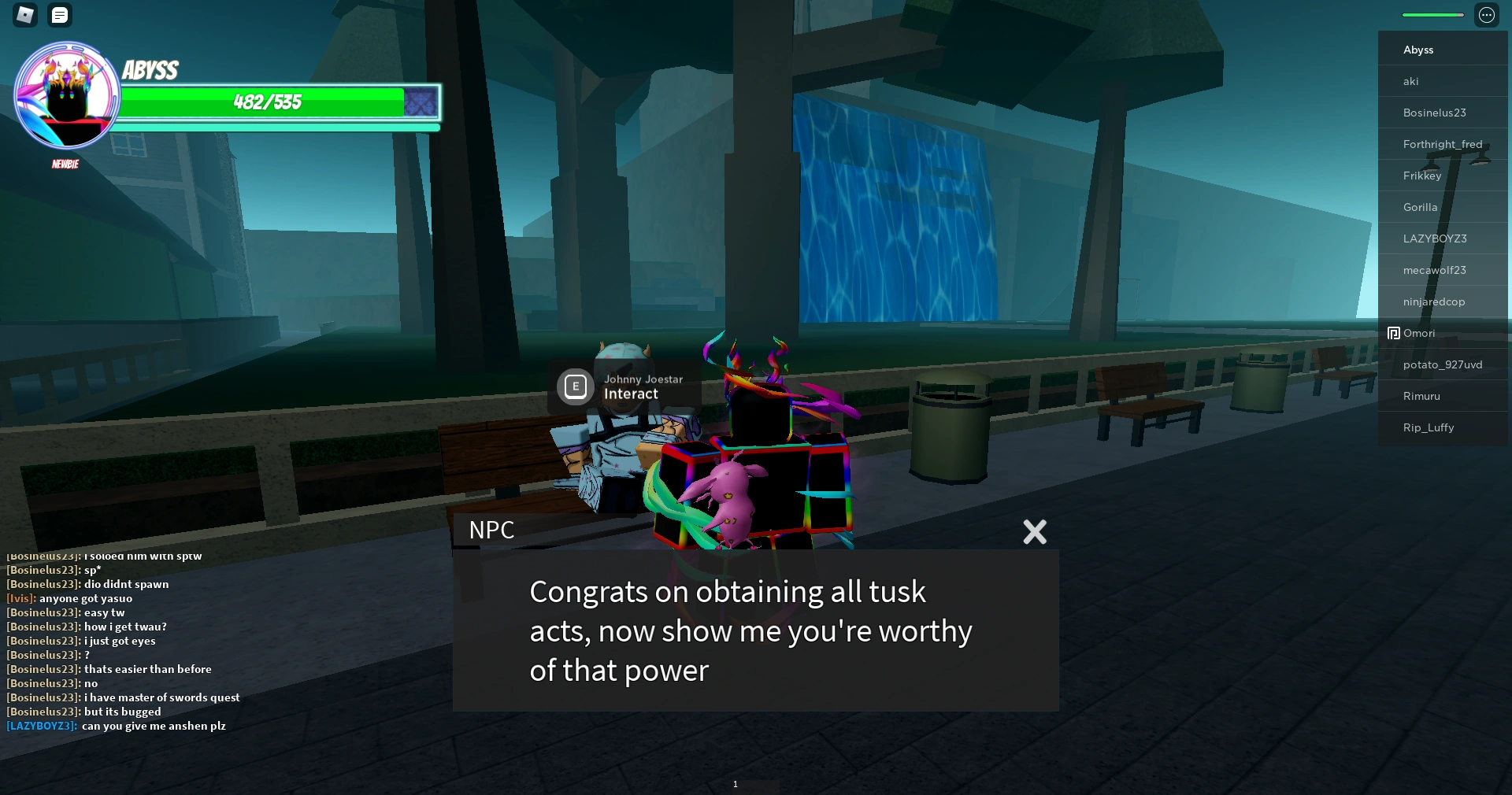Open LAZYBOYZ3's player entry
Screen dimensions: 1512x795
click(1435, 238)
